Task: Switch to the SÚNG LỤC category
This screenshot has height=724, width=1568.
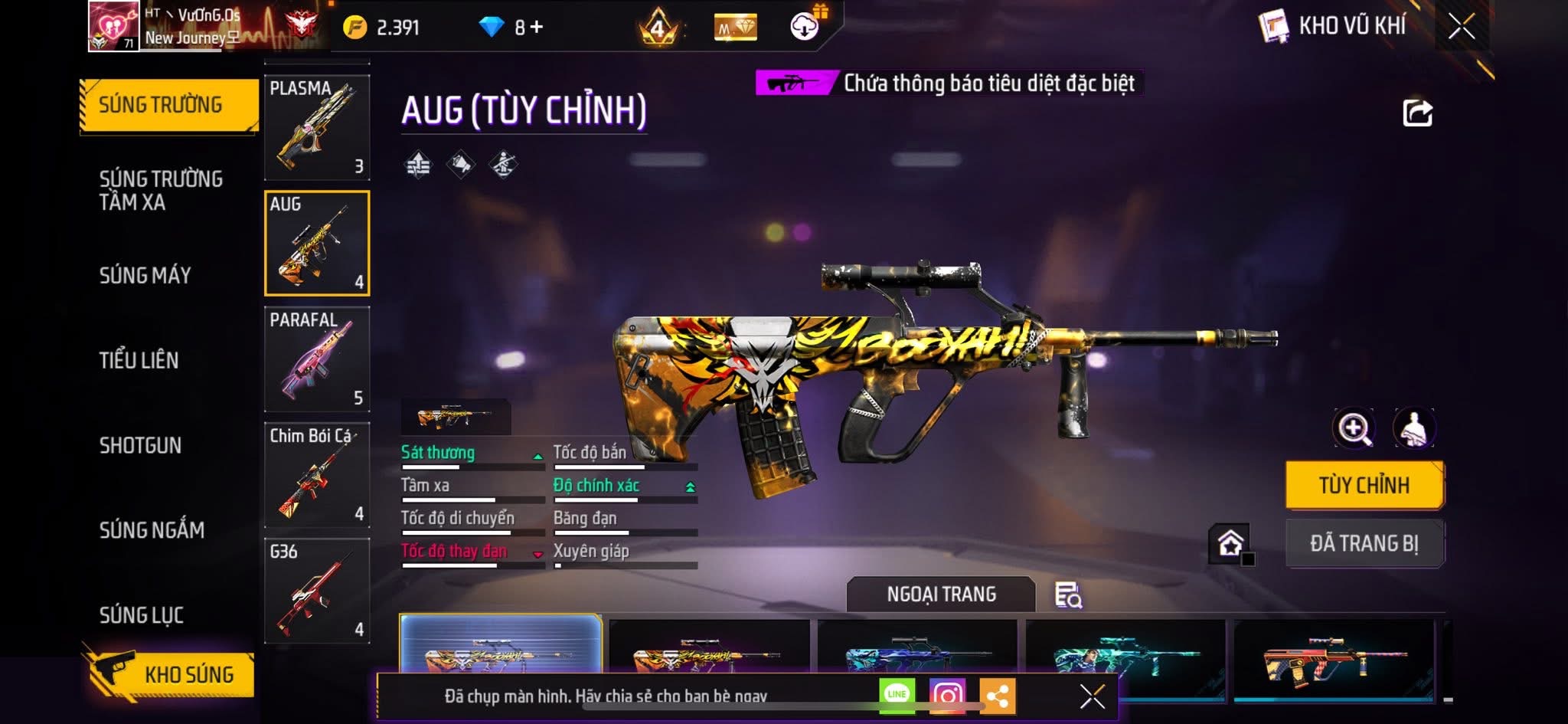Action: pos(141,614)
